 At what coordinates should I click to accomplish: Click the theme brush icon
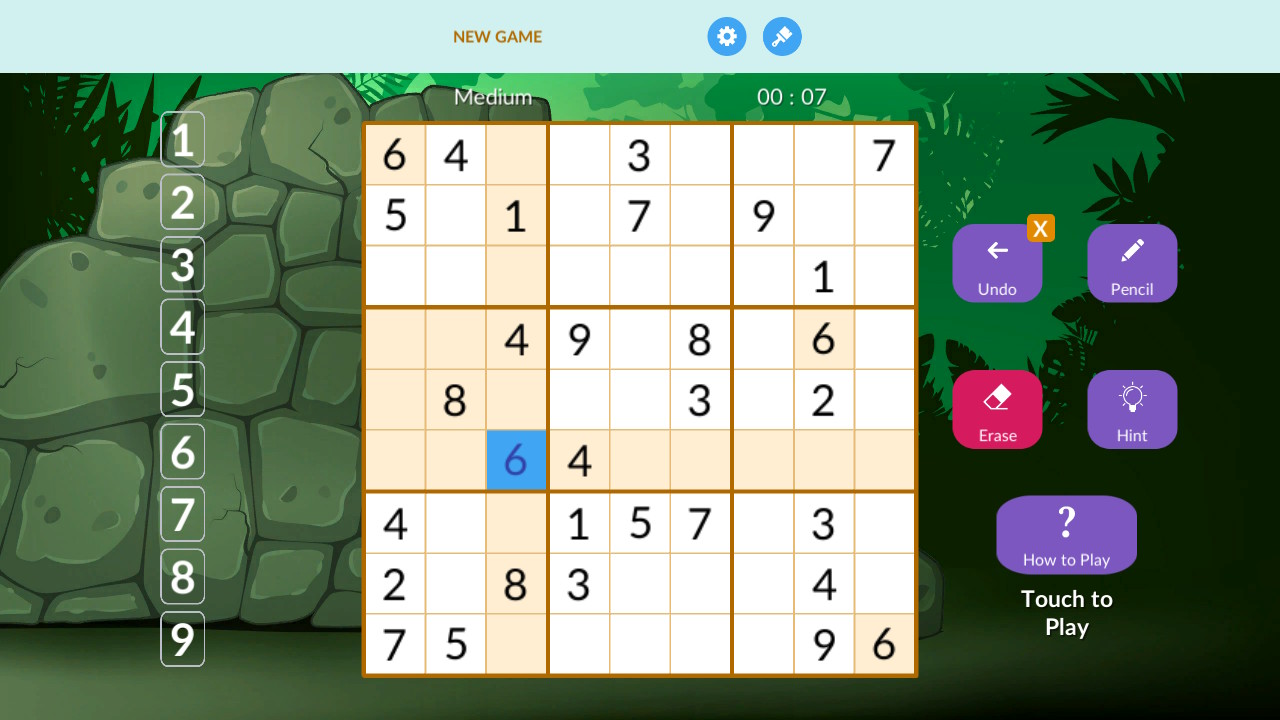click(x=782, y=36)
